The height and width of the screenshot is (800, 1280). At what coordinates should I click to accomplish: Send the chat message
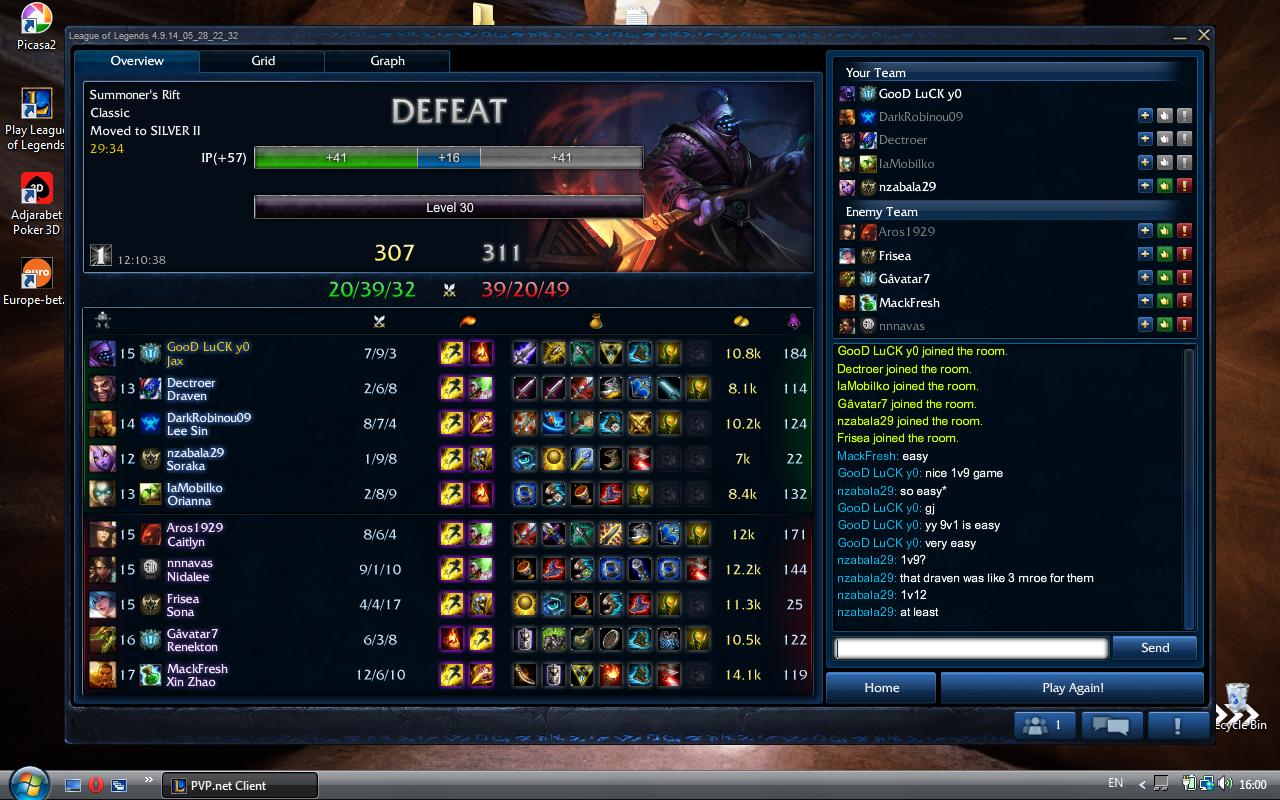1154,648
